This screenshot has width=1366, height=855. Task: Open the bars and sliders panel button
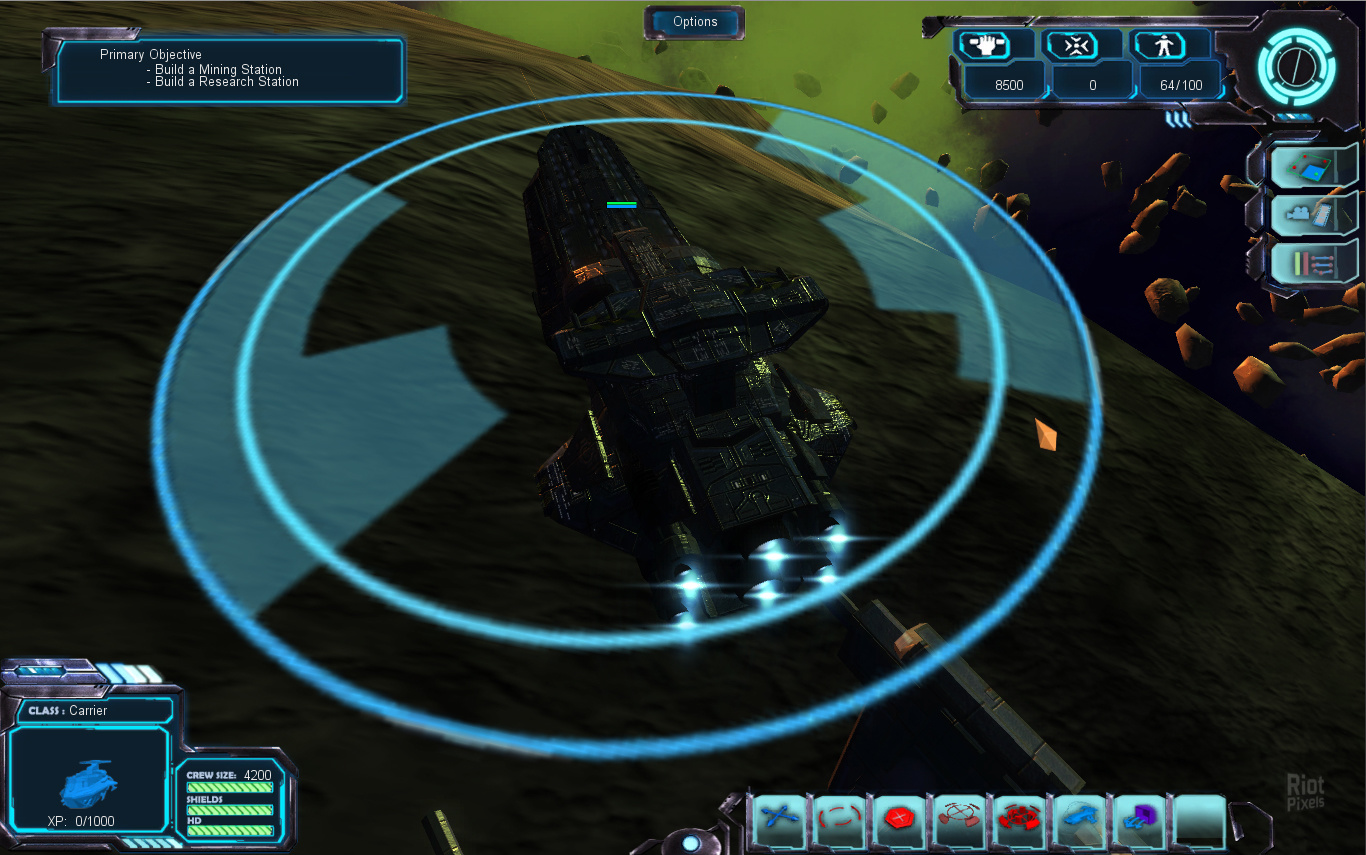pos(1311,261)
